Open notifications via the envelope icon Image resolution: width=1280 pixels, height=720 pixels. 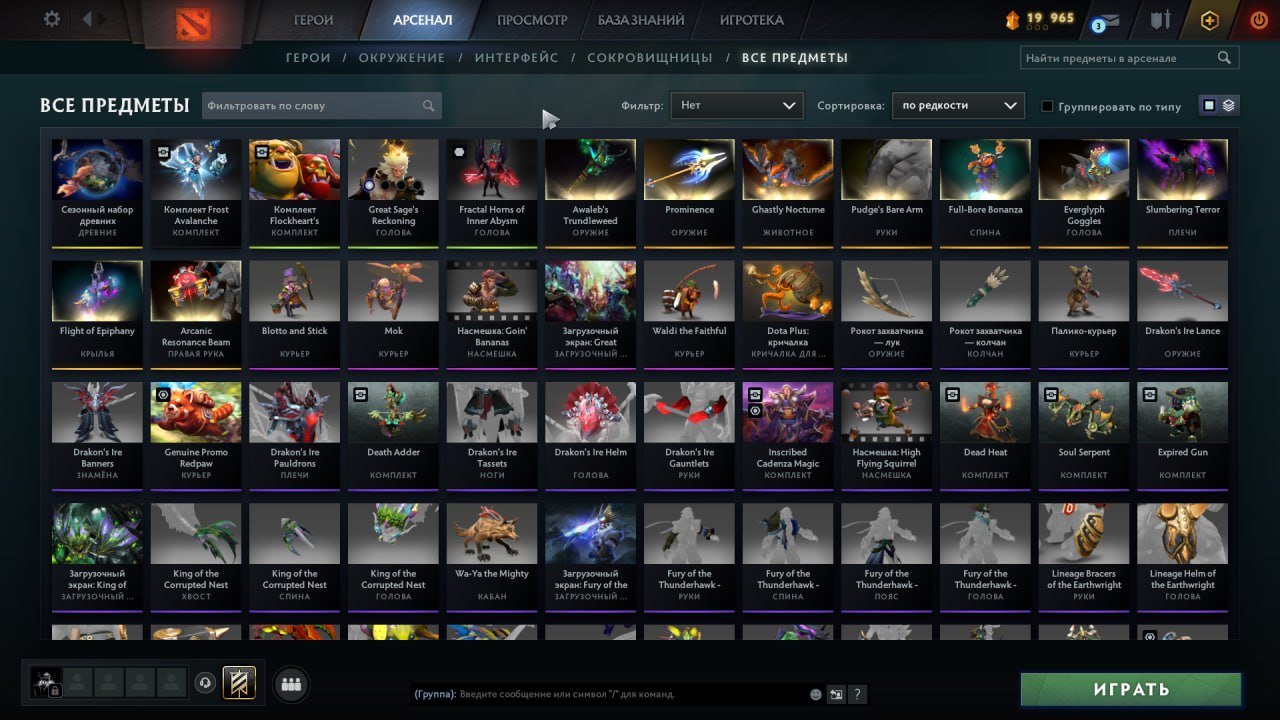[1110, 18]
